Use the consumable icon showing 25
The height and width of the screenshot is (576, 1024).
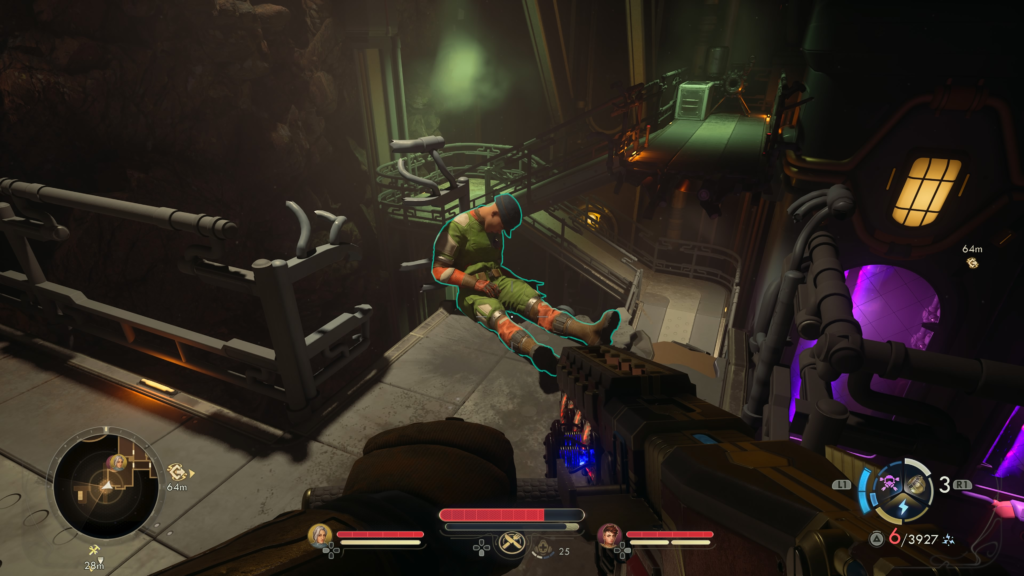click(x=544, y=547)
